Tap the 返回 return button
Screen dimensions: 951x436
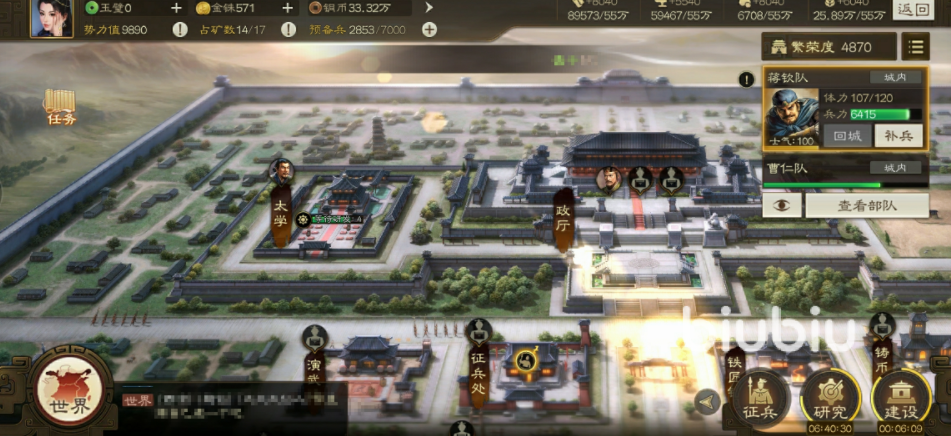point(913,10)
